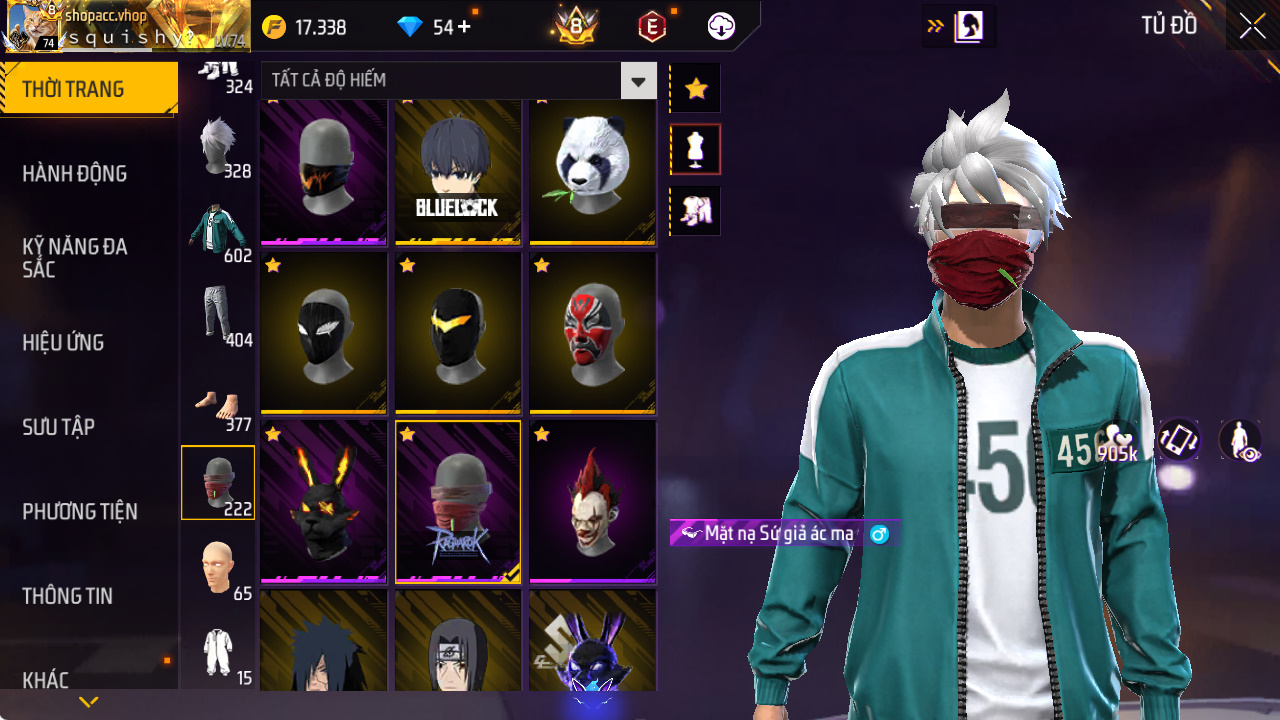Click the red E badge icon in the top bar
Screen dimensions: 1280x720
[651, 26]
